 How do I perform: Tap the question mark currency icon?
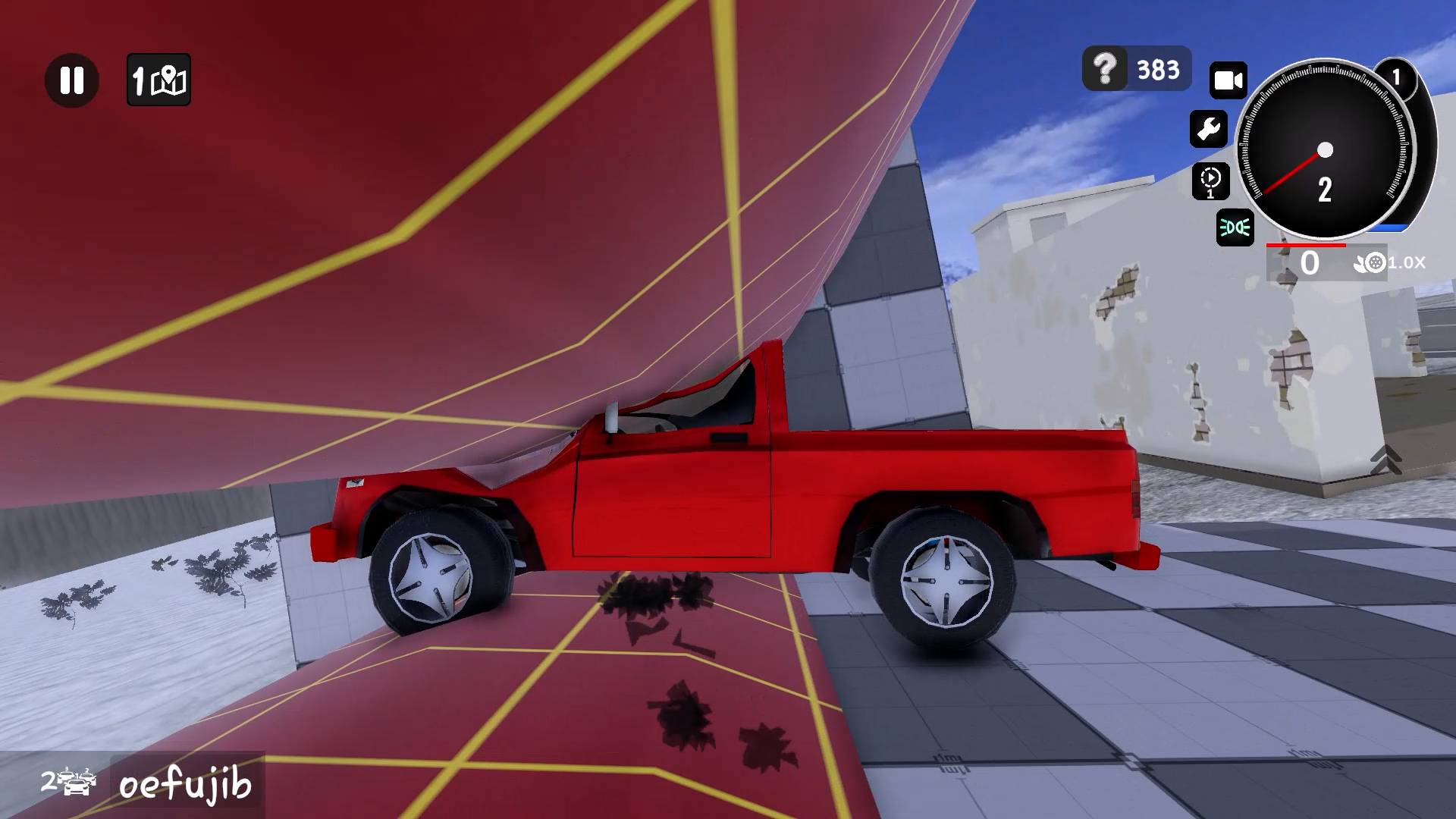pos(1106,70)
